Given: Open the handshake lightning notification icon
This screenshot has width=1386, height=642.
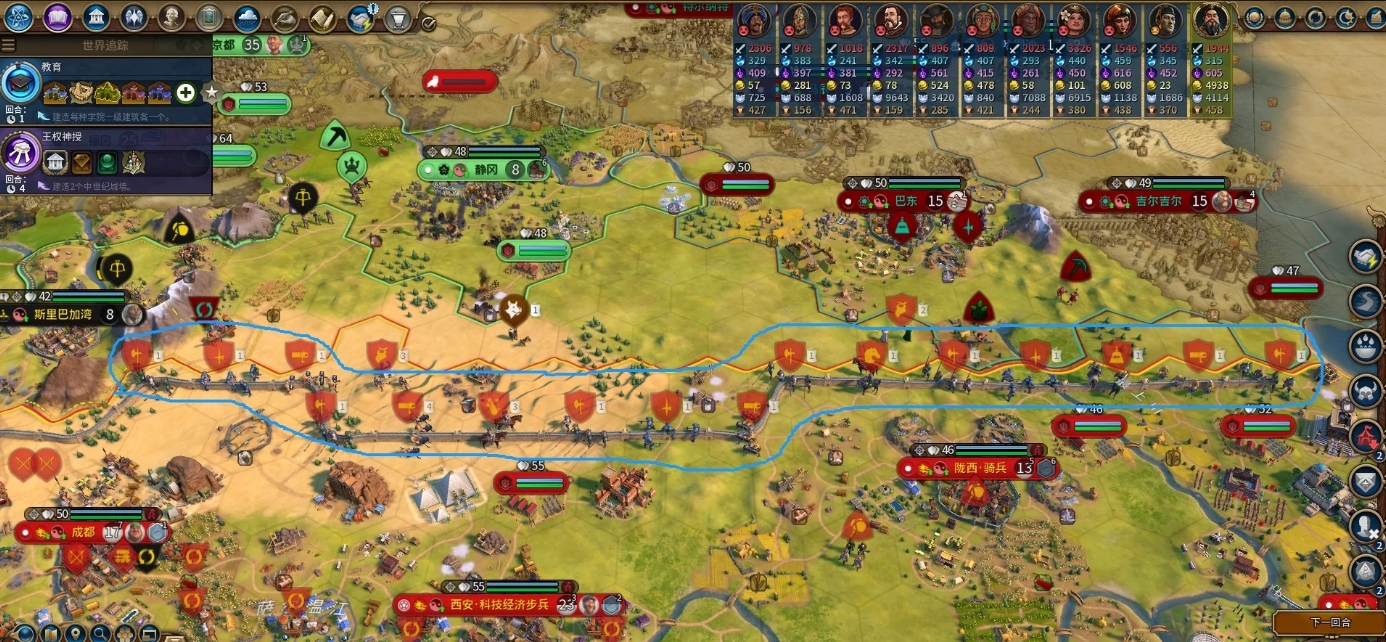Looking at the screenshot, I should point(360,17).
